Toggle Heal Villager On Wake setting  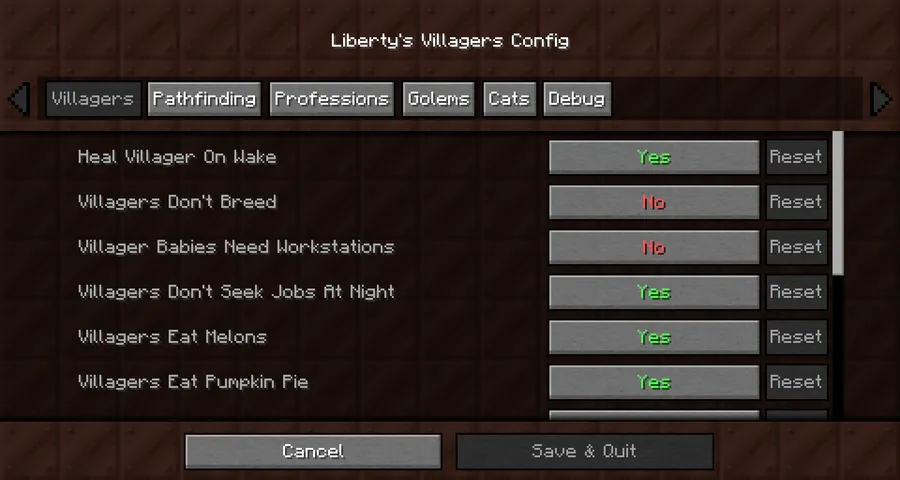pyautogui.click(x=654, y=157)
